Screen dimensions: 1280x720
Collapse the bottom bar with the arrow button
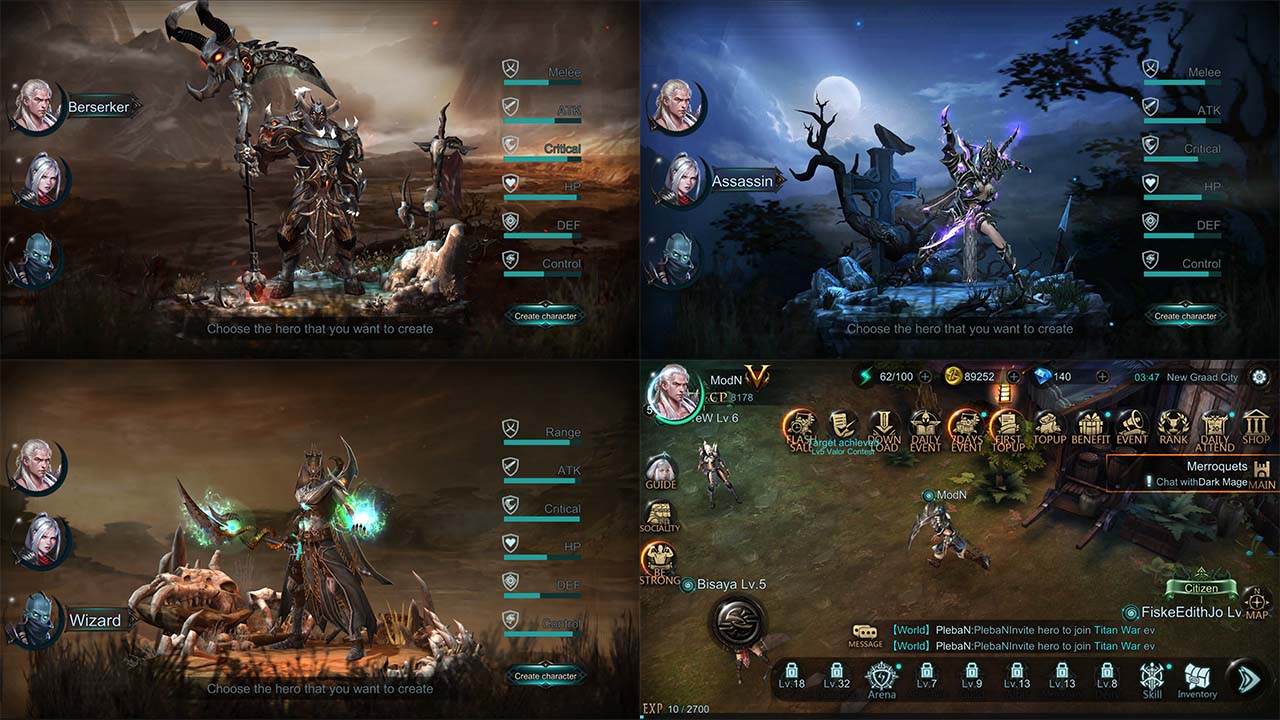point(1248,677)
